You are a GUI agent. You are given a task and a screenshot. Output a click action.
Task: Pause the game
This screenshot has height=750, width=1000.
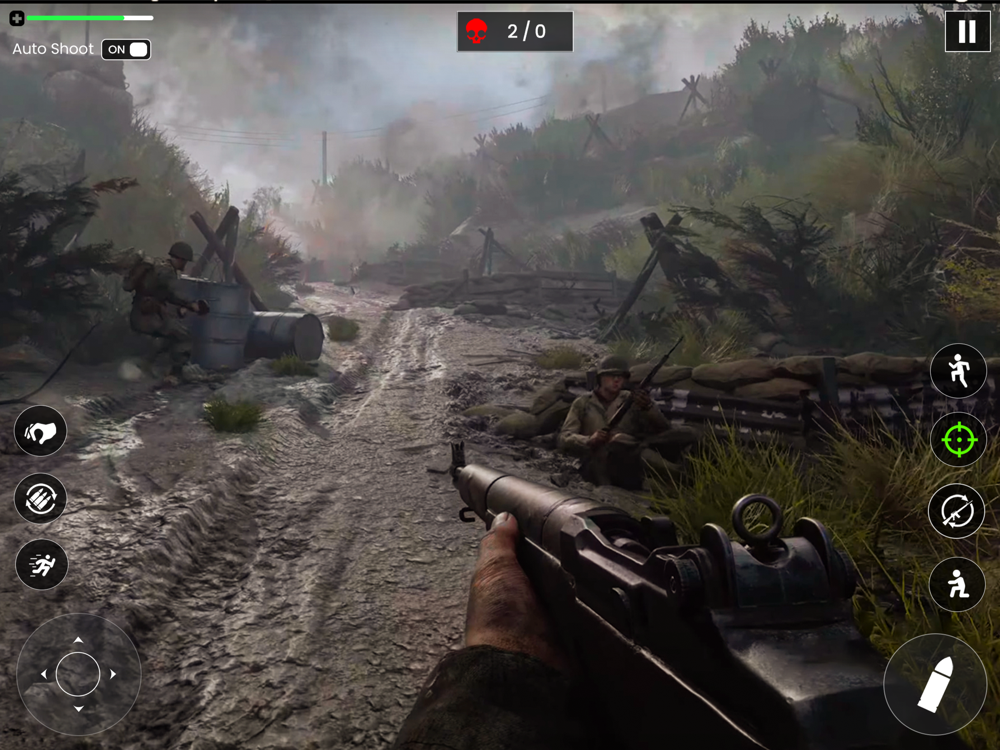[967, 32]
